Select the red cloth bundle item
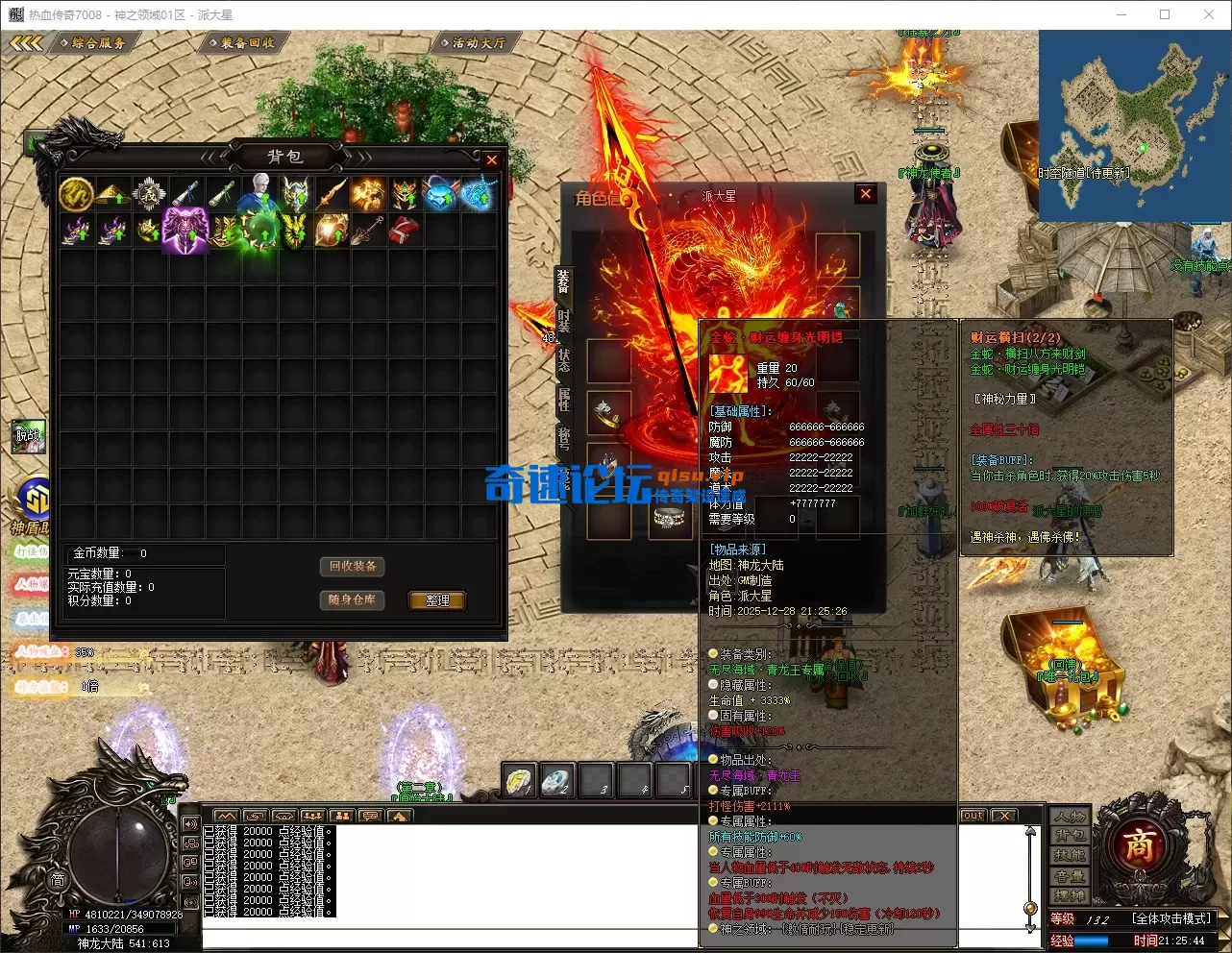This screenshot has height=953, width=1232. pos(405,231)
